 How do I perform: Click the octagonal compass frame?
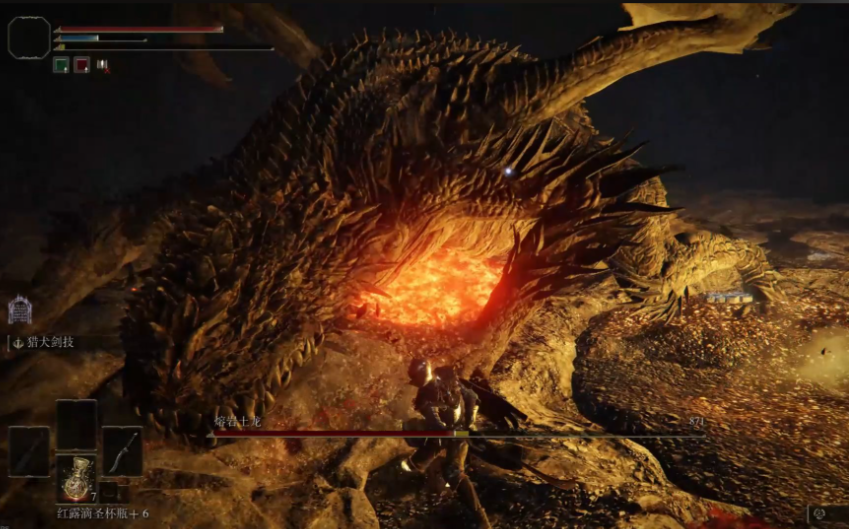pos(29,37)
